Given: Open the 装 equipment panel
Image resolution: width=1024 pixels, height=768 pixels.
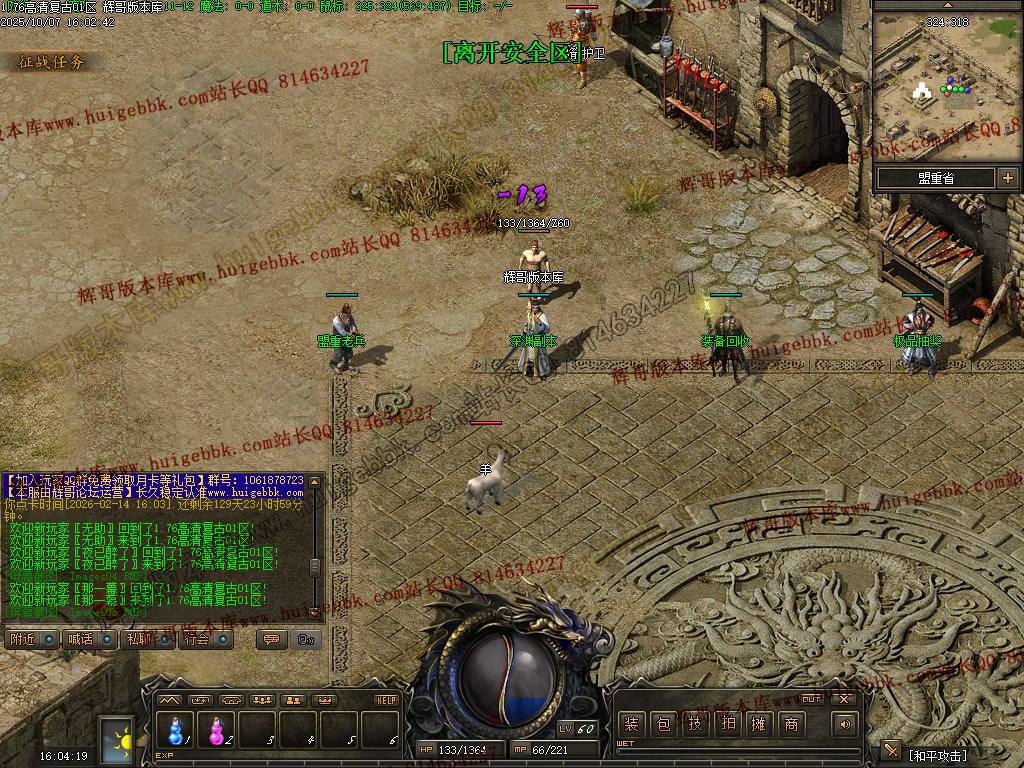Looking at the screenshot, I should [x=631, y=724].
